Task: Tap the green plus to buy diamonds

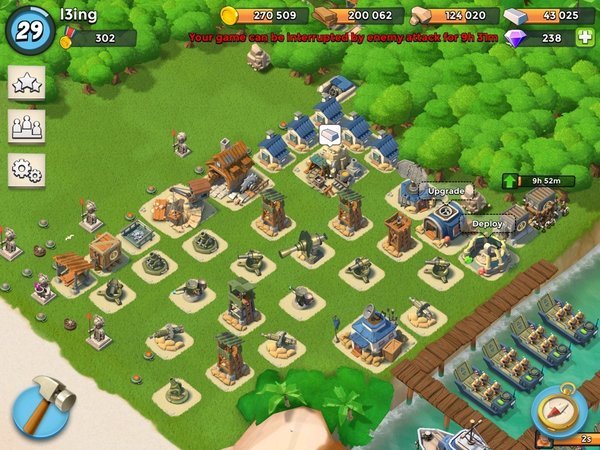Action: click(x=585, y=38)
